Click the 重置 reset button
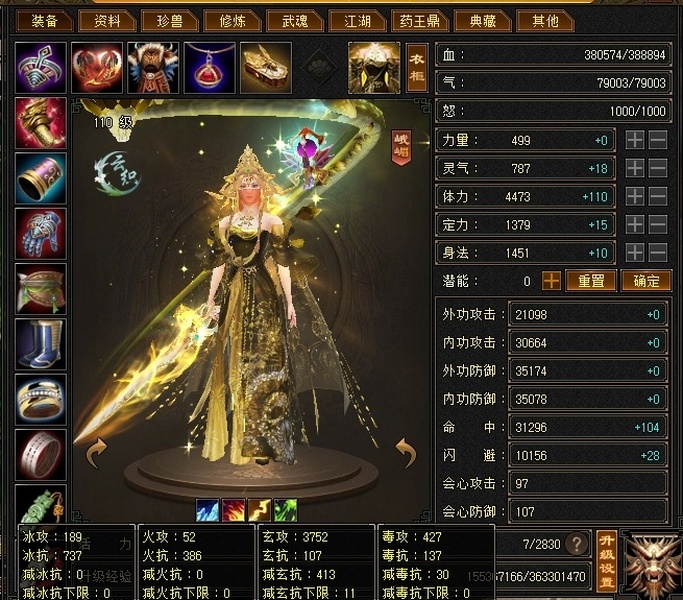683x600 pixels. (x=591, y=281)
